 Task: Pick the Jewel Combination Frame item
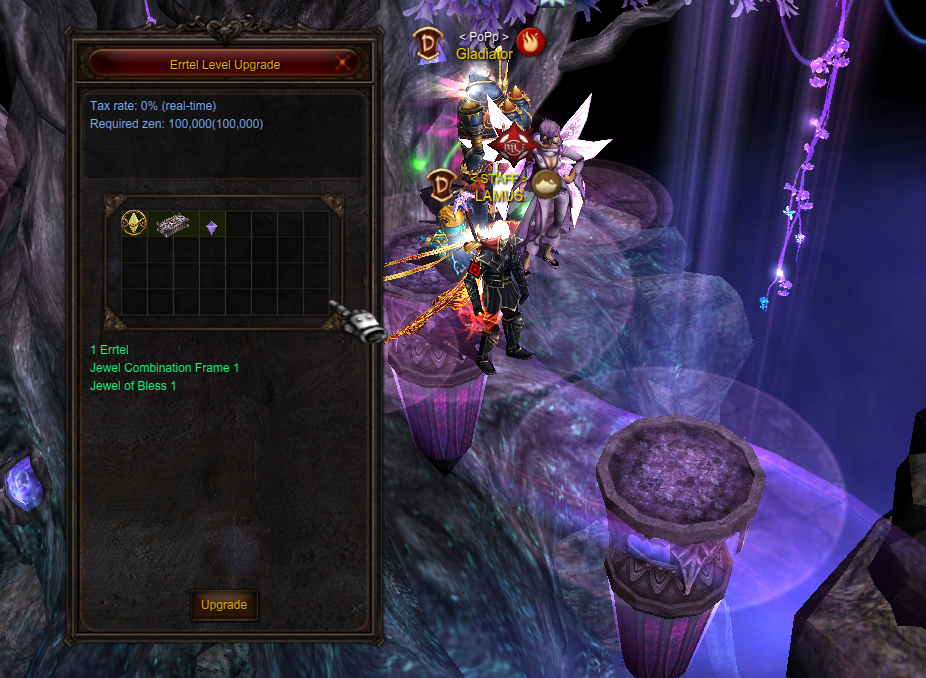(172, 224)
